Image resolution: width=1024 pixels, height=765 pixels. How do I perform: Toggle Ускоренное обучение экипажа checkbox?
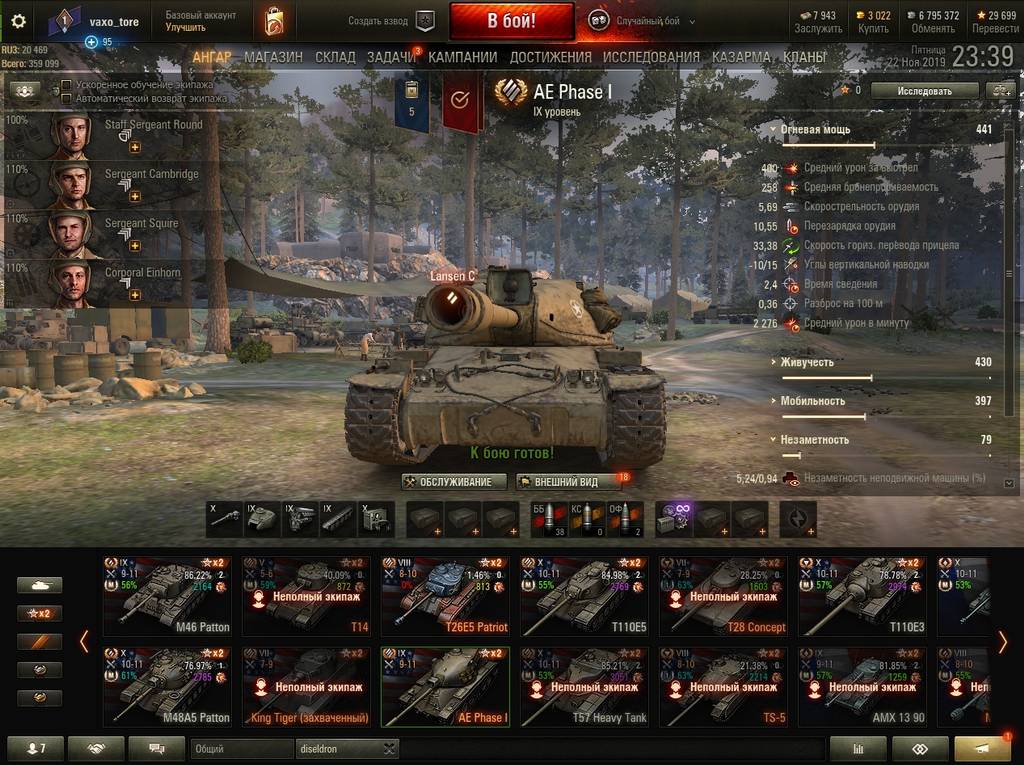(66, 86)
